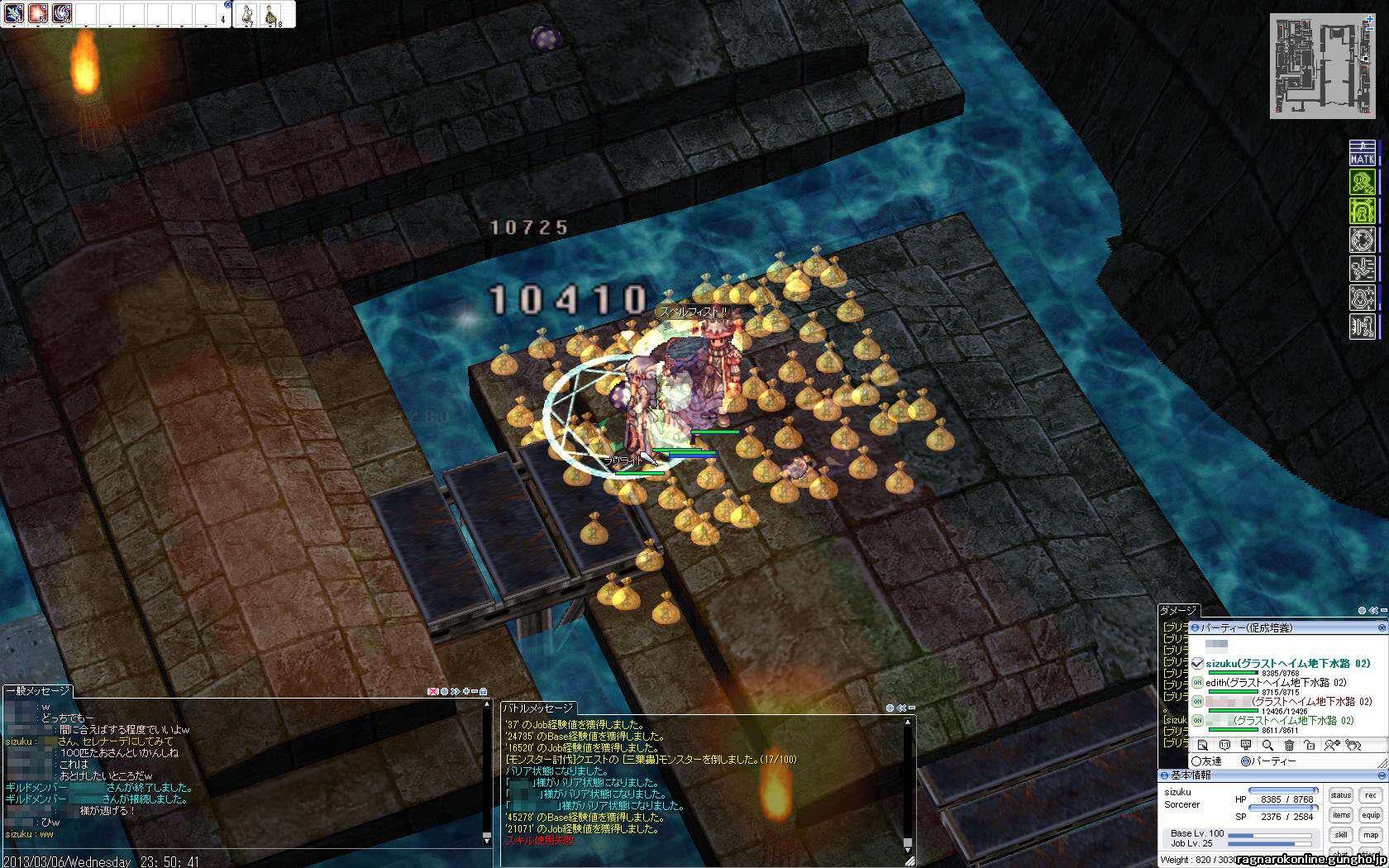Viewport: 1389px width, 868px height.
Task: Activate the red starburst skill on the hotbar
Action: (37, 13)
